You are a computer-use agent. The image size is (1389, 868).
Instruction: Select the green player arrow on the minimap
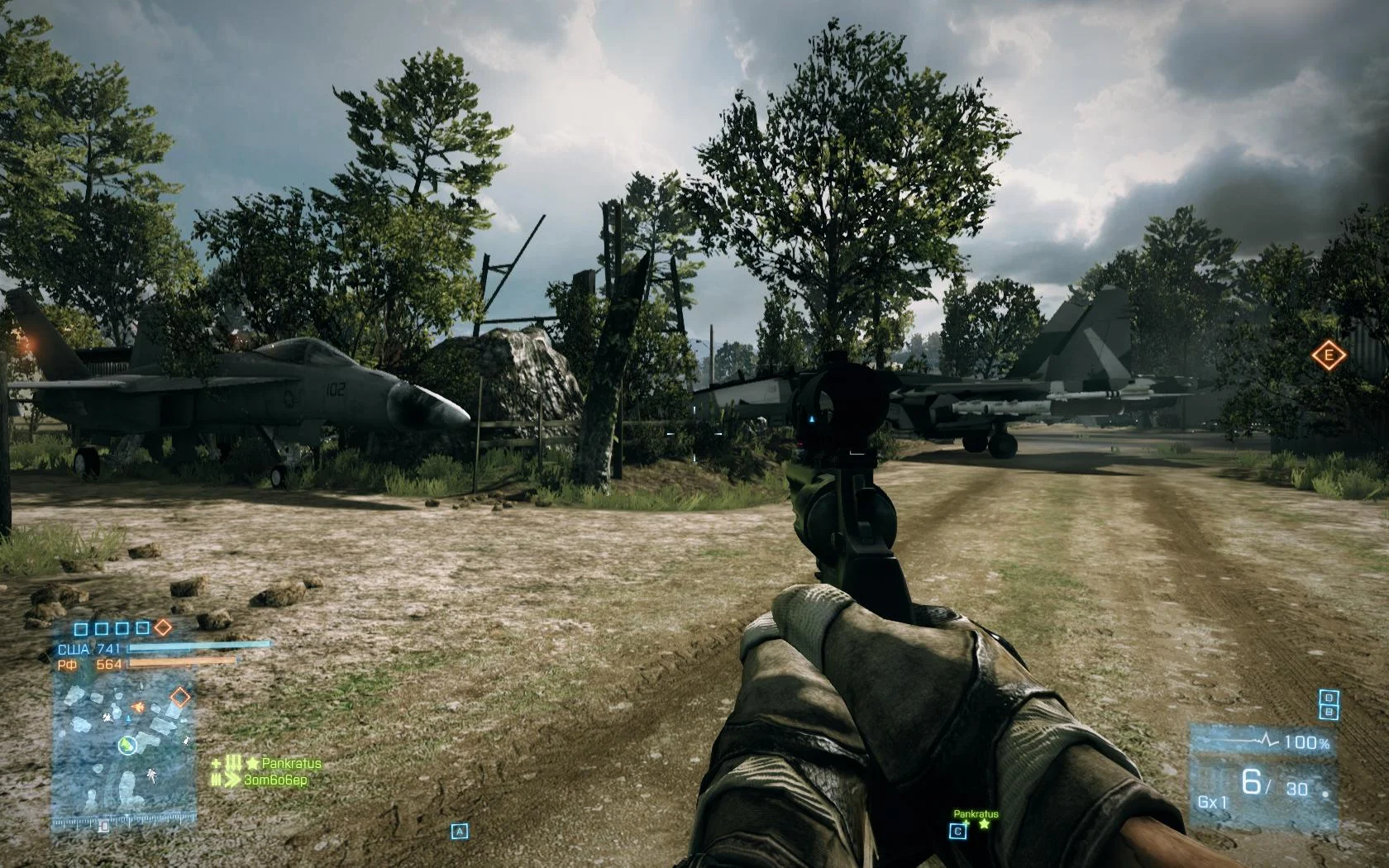[127, 746]
